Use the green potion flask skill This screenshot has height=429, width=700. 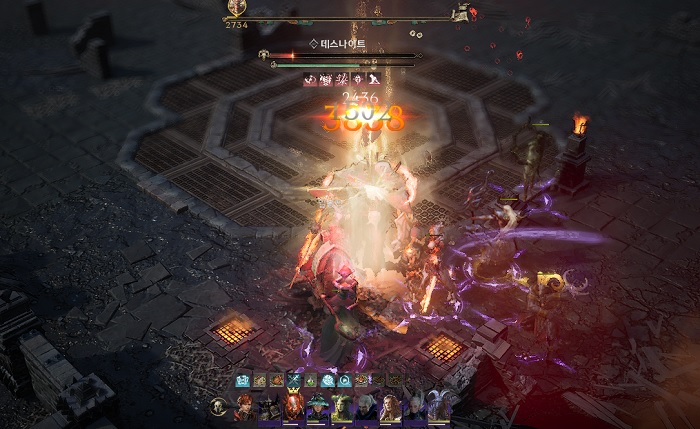coord(310,380)
